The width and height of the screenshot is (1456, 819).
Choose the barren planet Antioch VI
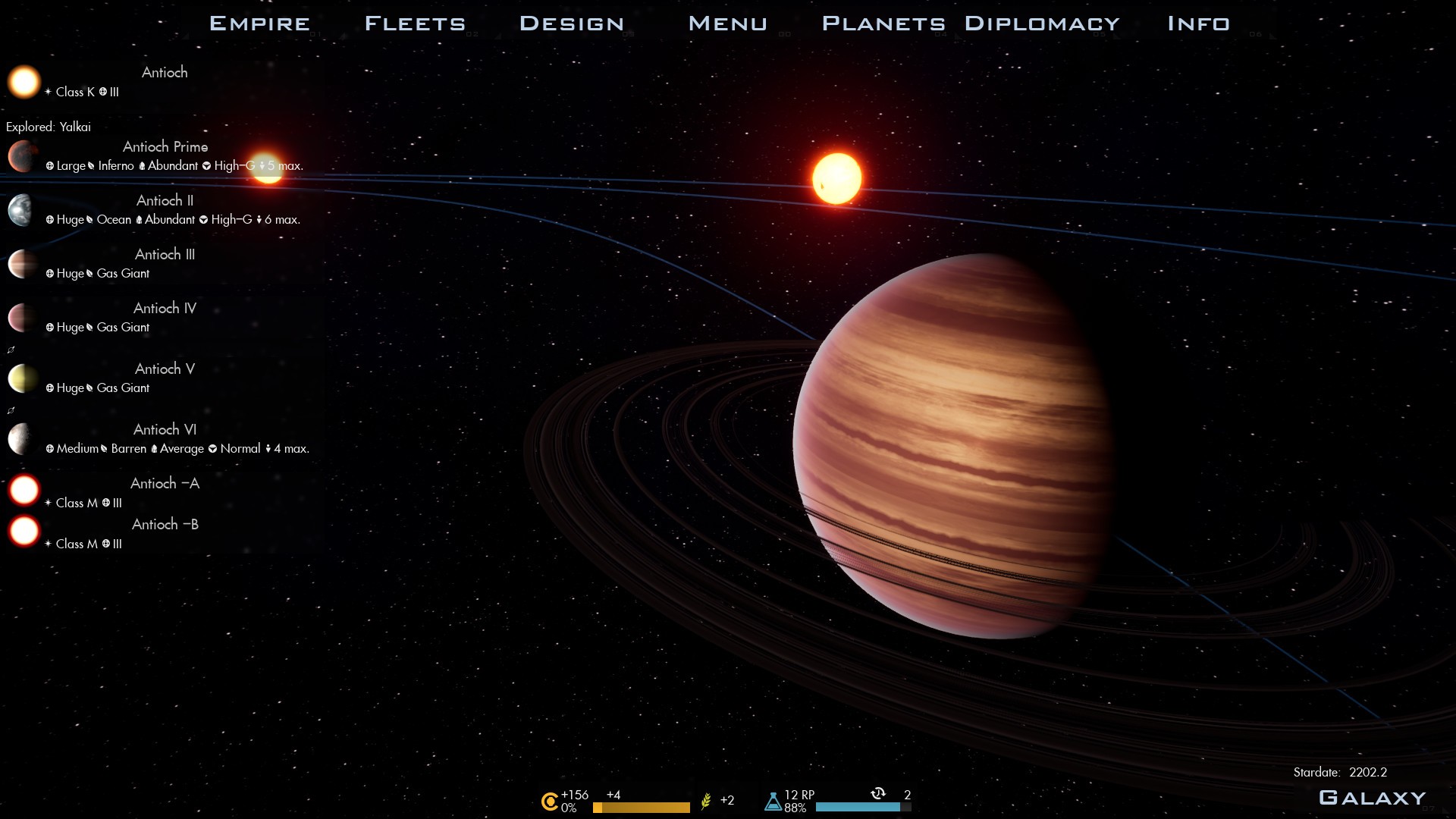point(165,430)
